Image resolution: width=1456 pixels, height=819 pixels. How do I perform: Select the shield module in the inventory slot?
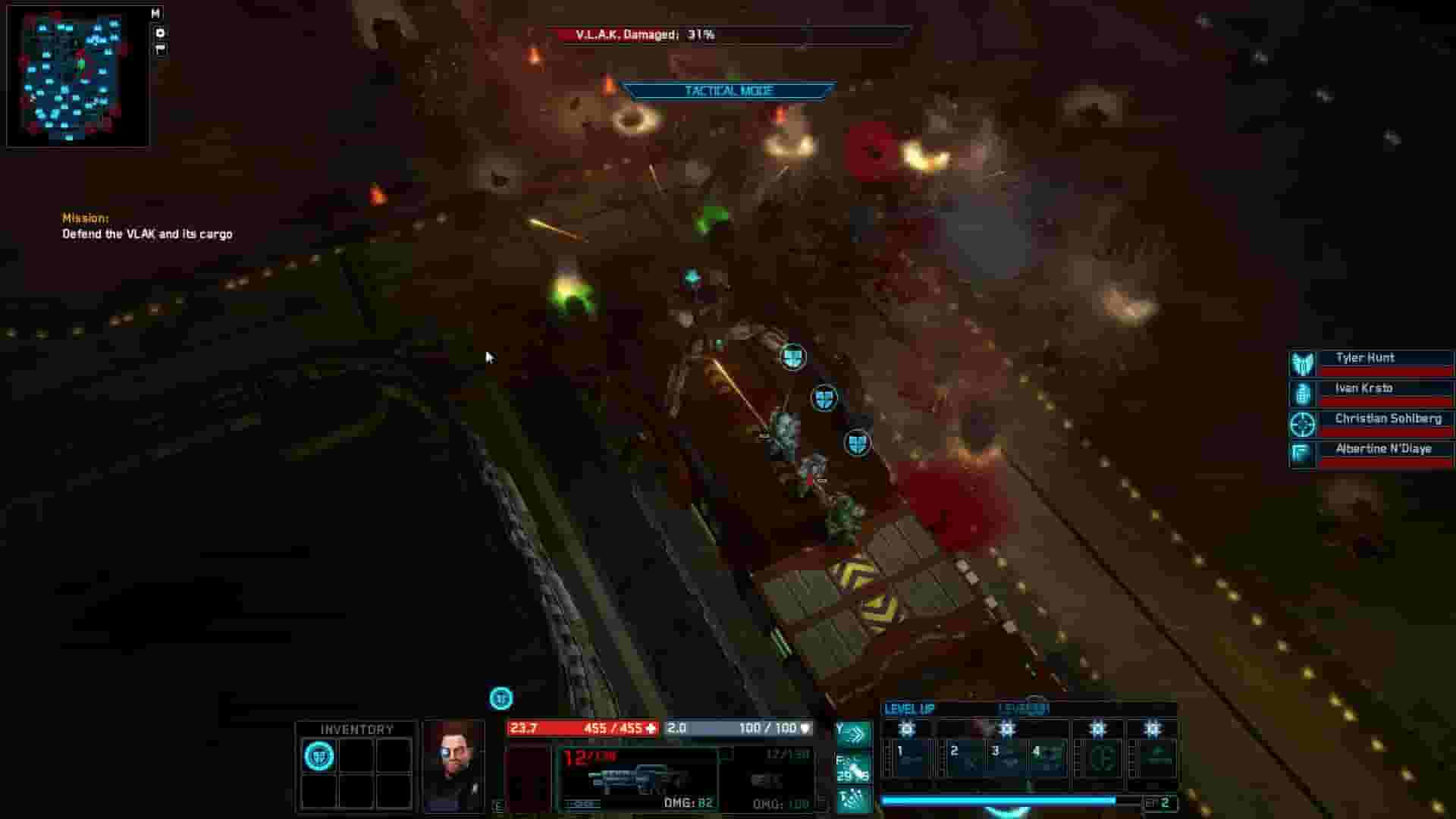[321, 755]
